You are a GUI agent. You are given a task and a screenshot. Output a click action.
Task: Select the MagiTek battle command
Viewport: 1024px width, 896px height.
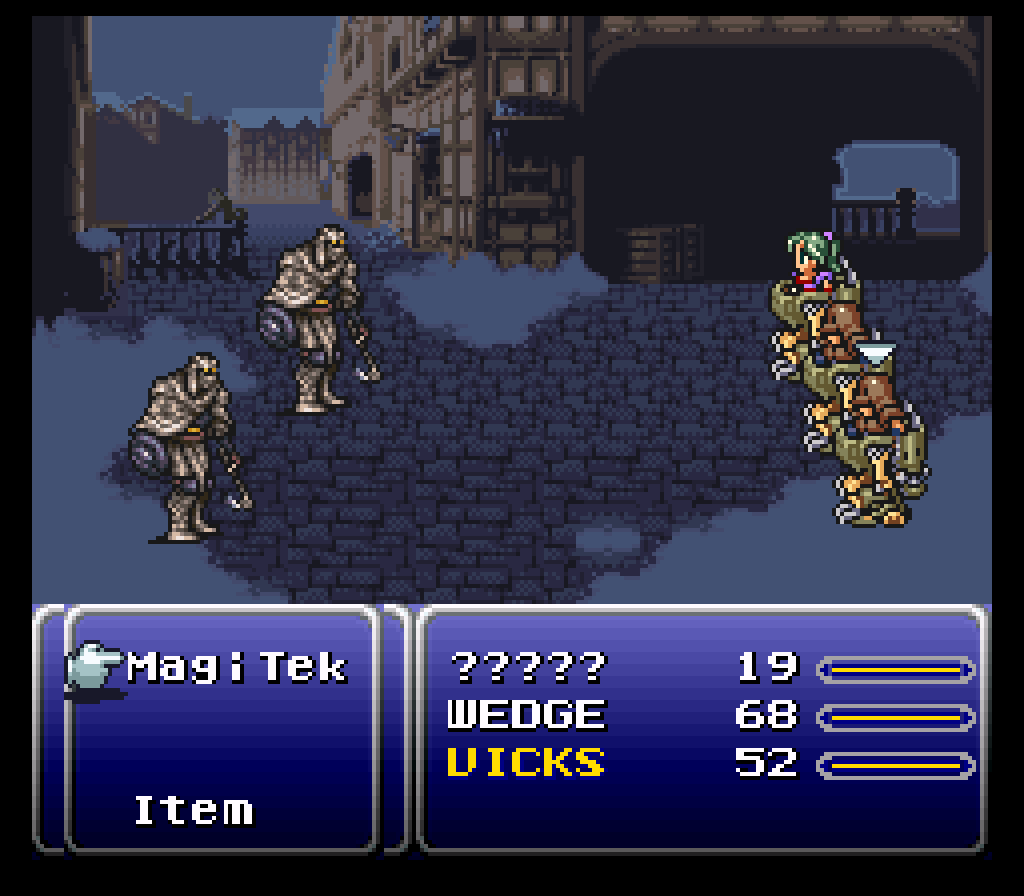[236, 667]
